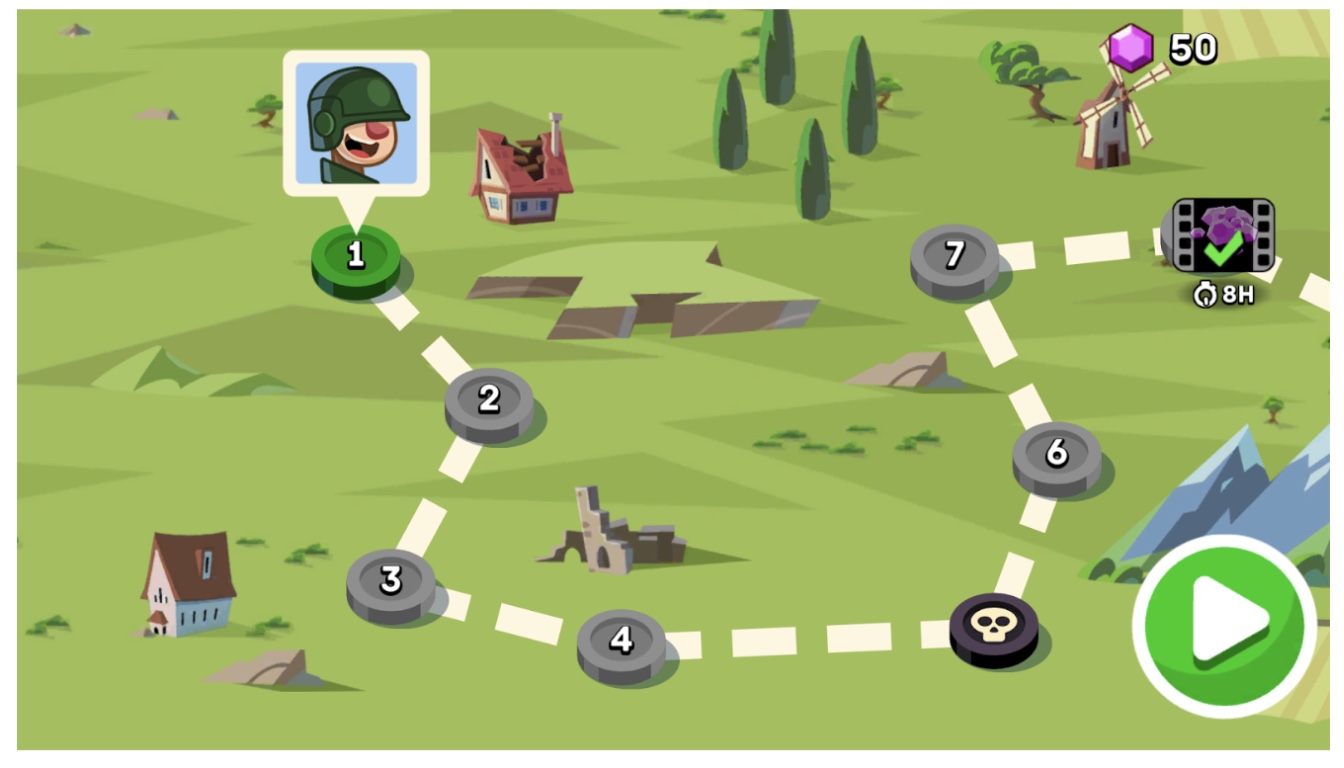The image size is (1344, 768).
Task: Select level 7 node
Action: coord(954,257)
